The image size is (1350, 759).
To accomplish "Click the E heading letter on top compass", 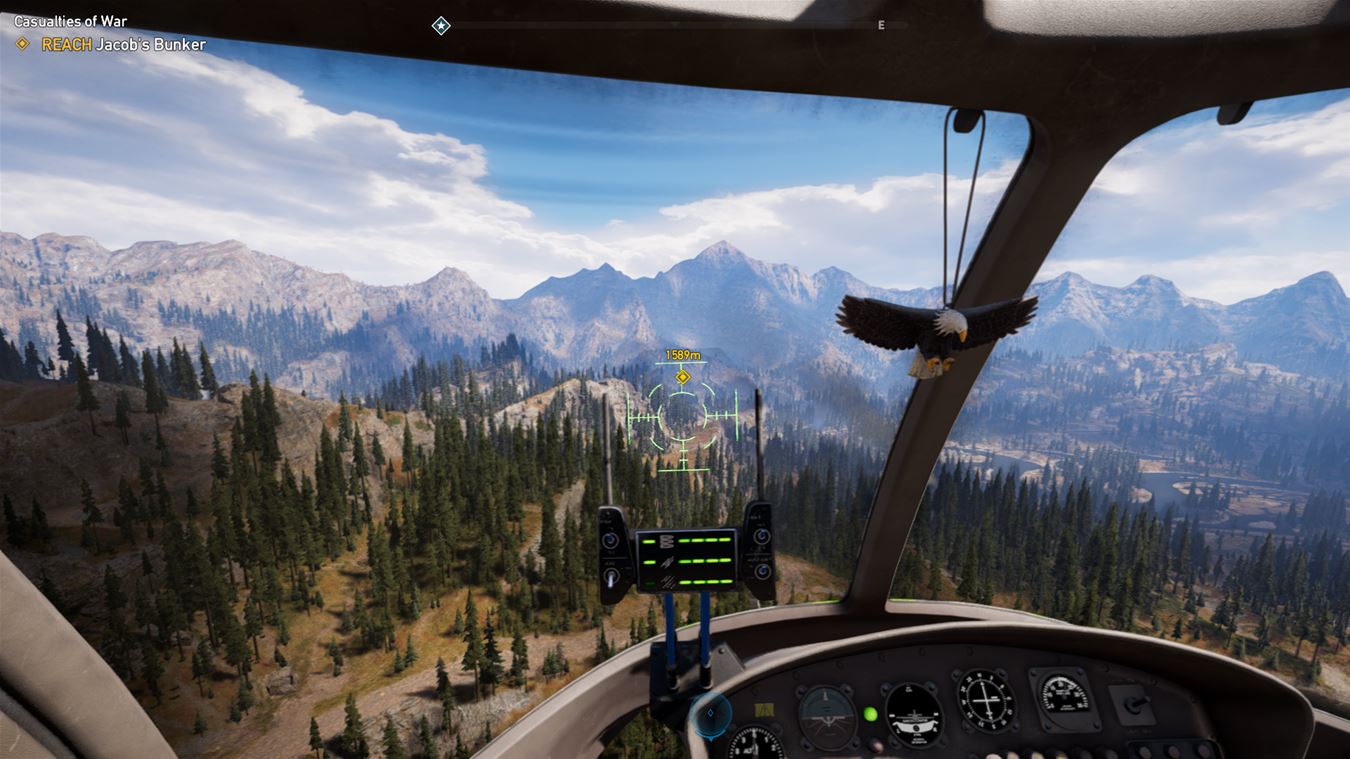I will coord(881,25).
